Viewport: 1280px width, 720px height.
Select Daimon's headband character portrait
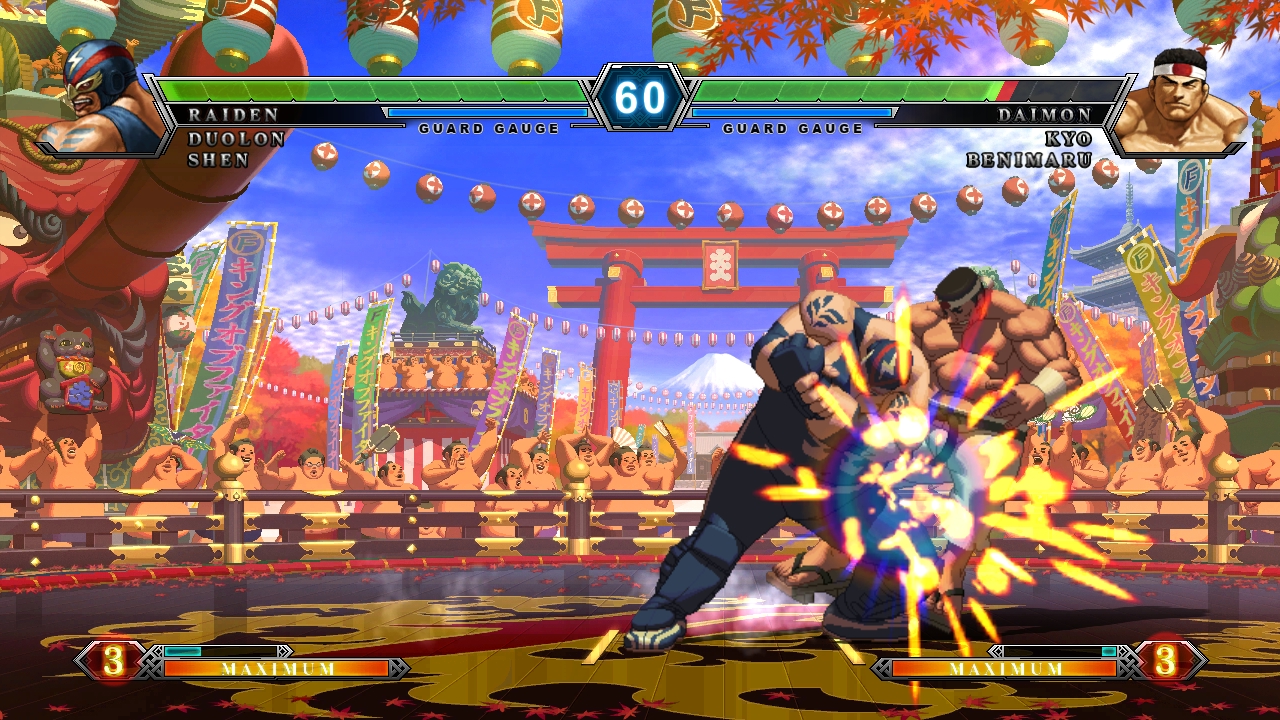[x=1180, y=100]
